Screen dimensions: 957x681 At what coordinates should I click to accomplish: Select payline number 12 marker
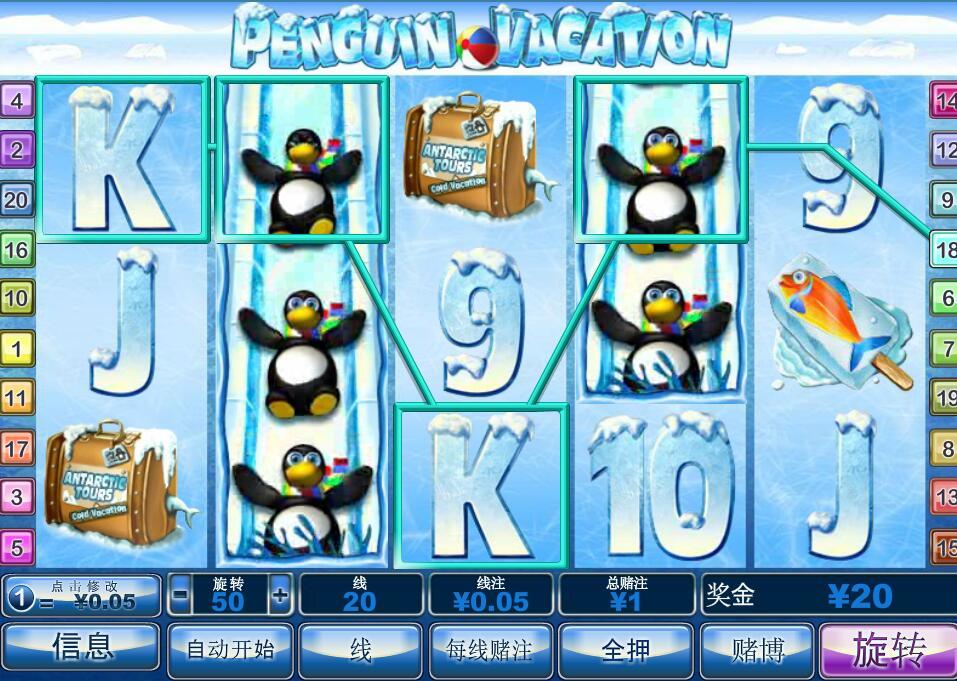coord(944,150)
